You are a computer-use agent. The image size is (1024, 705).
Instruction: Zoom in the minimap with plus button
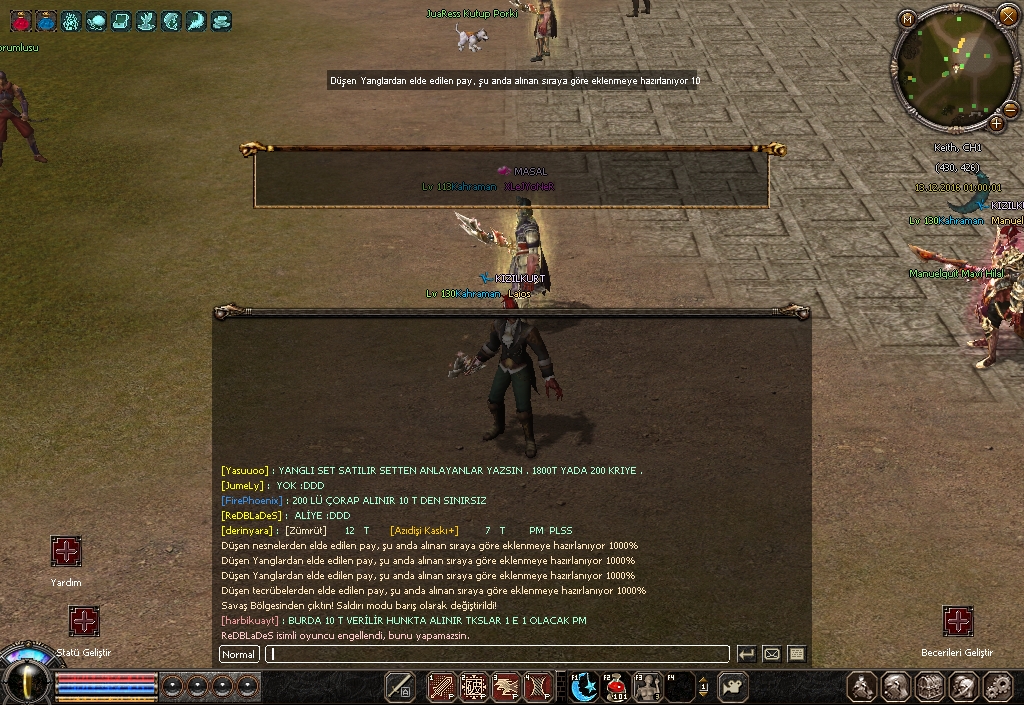997,123
